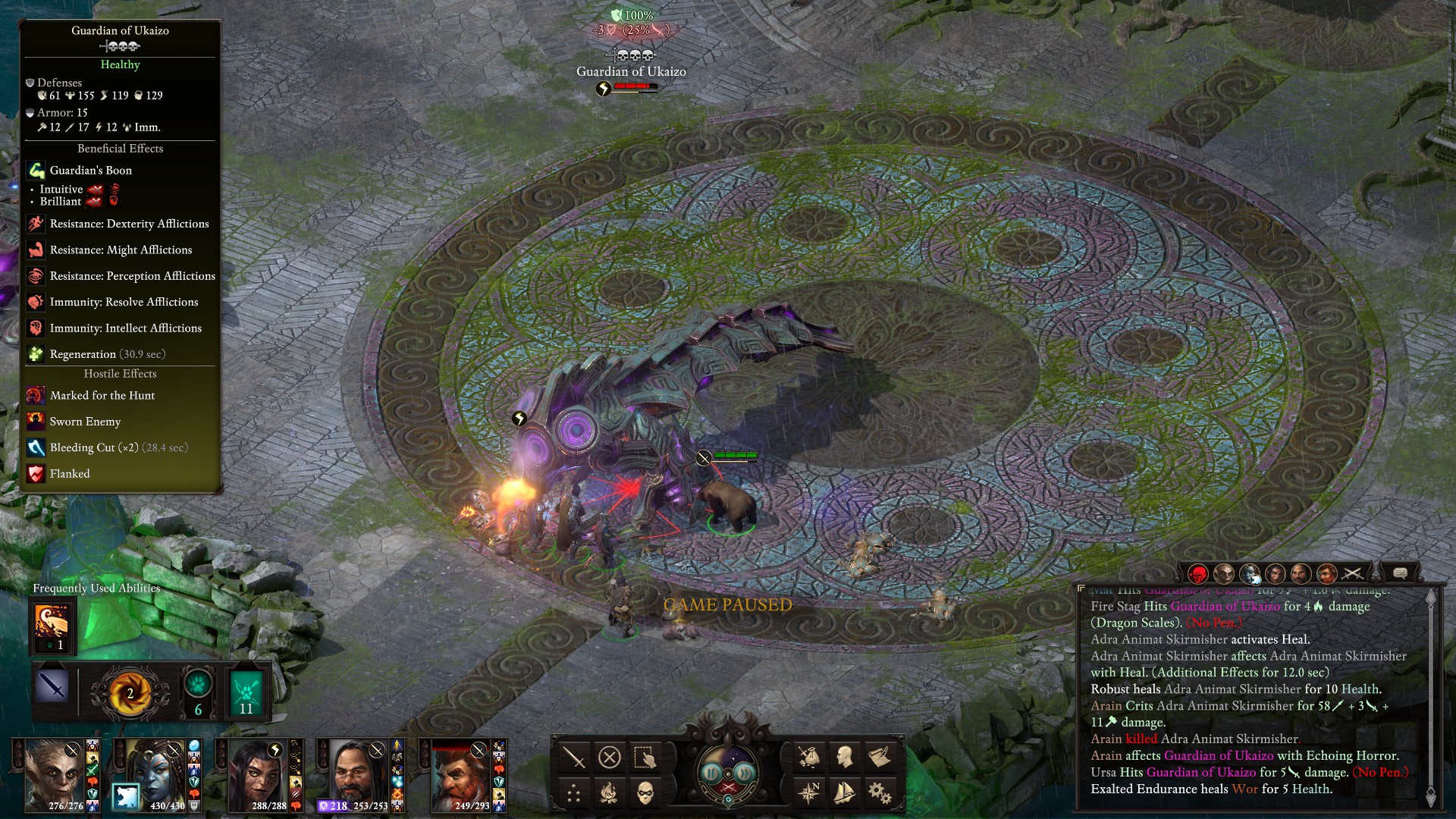This screenshot has width=1456, height=819.
Task: Click the campfire rest button
Action: point(609,794)
